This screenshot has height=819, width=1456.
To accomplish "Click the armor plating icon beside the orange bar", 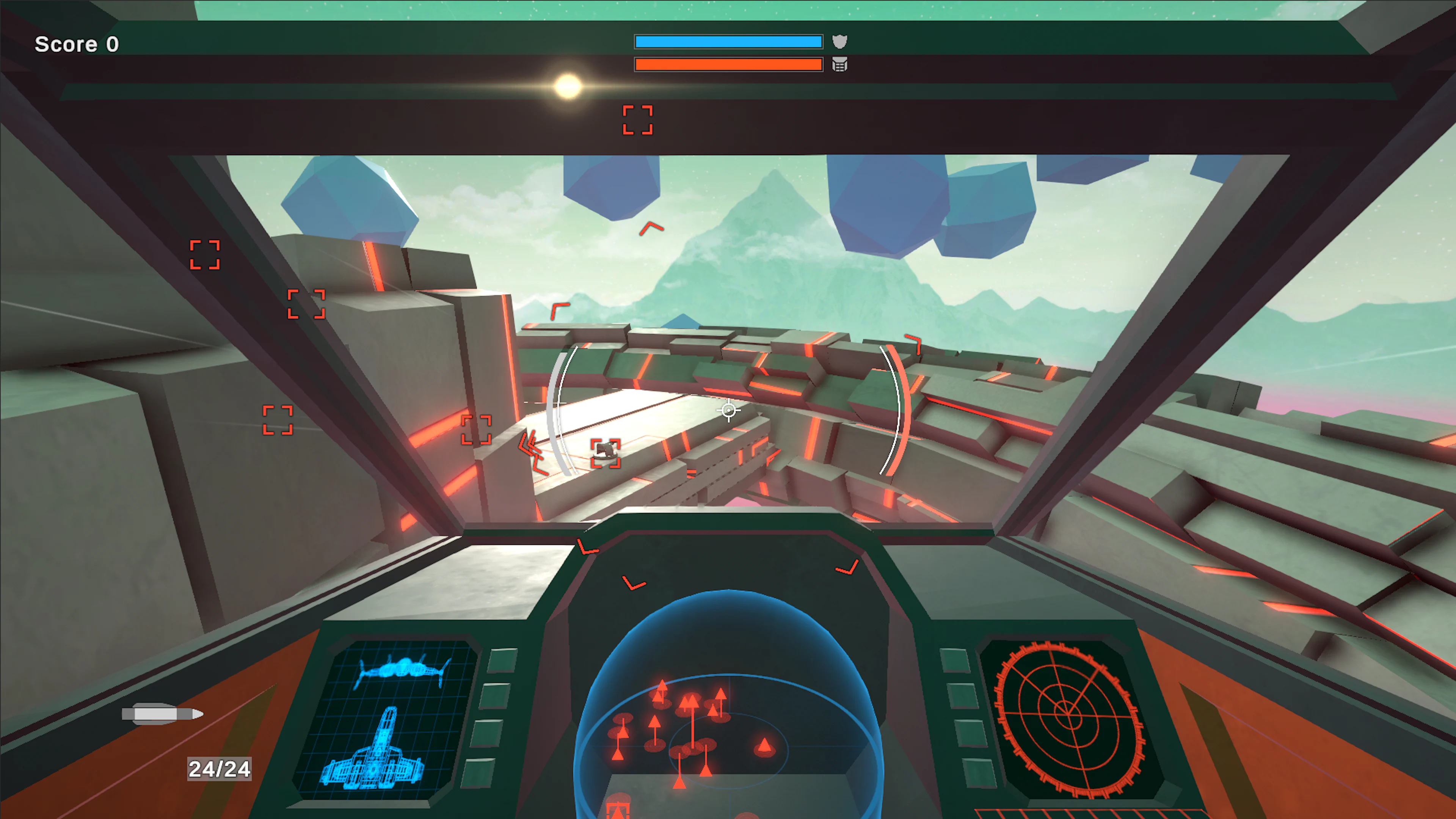I will point(841,65).
